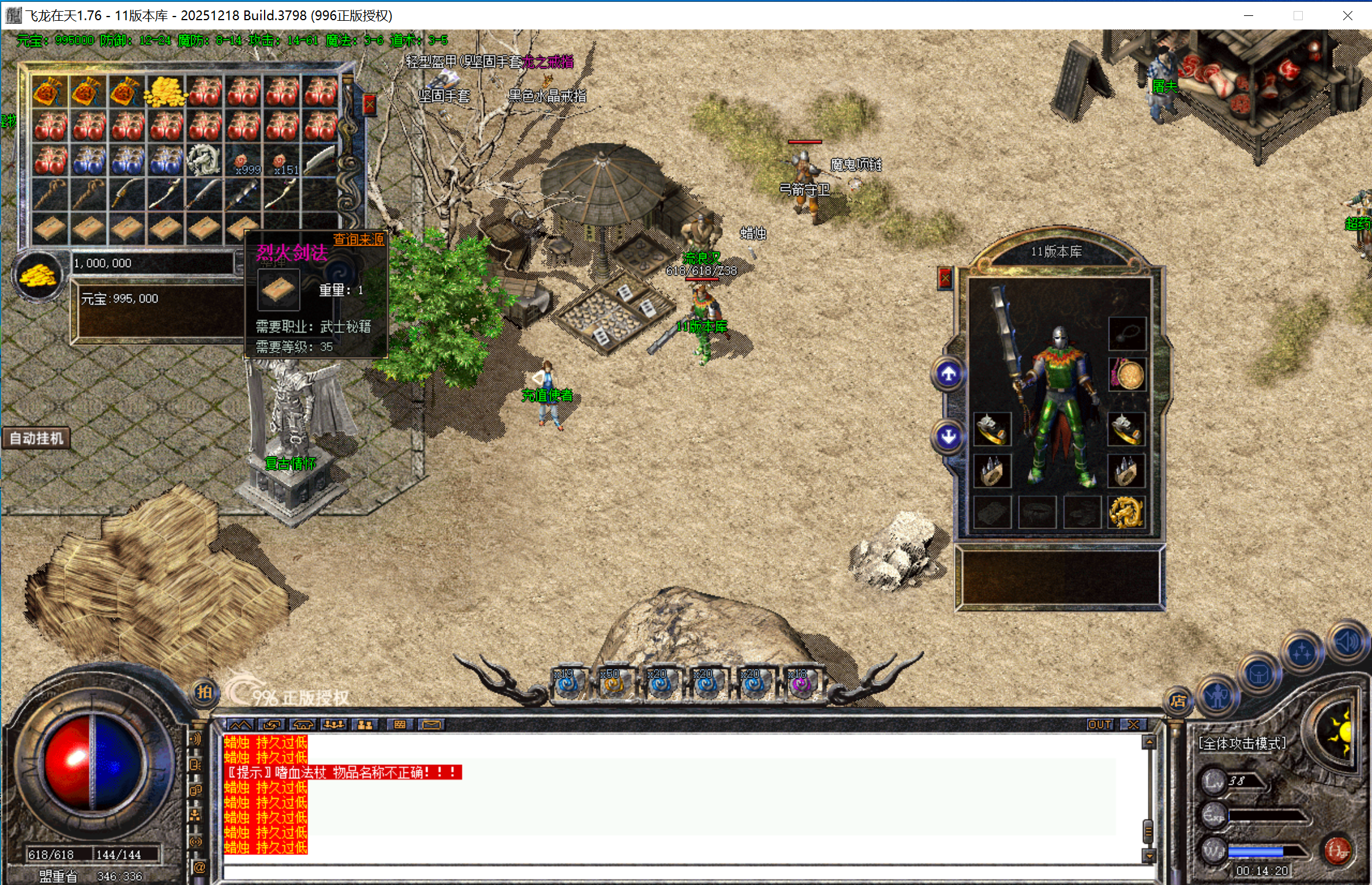Select the equipped round medal slot
Image resolution: width=1372 pixels, height=885 pixels.
click(x=1128, y=374)
